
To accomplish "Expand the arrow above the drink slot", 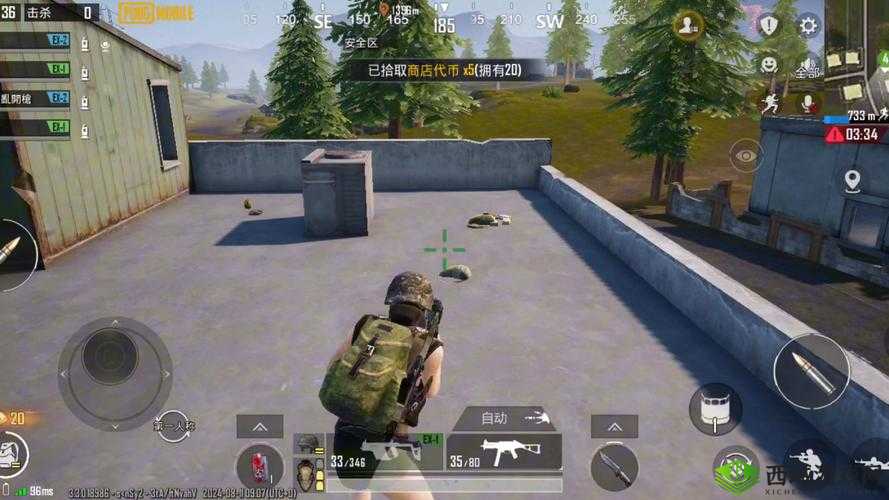I will pyautogui.click(x=259, y=426).
